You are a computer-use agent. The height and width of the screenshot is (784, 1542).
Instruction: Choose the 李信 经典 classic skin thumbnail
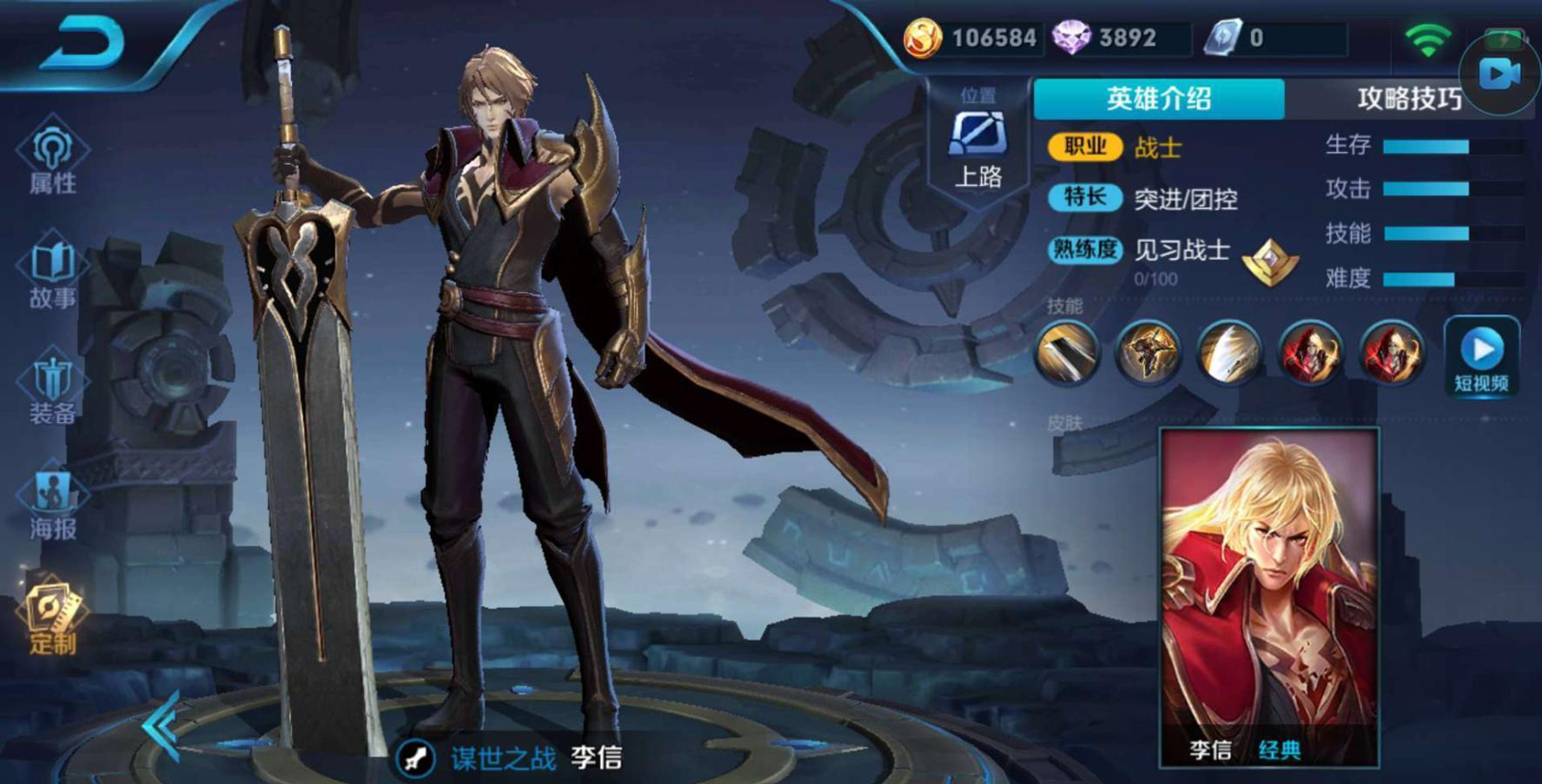pyautogui.click(x=1269, y=597)
